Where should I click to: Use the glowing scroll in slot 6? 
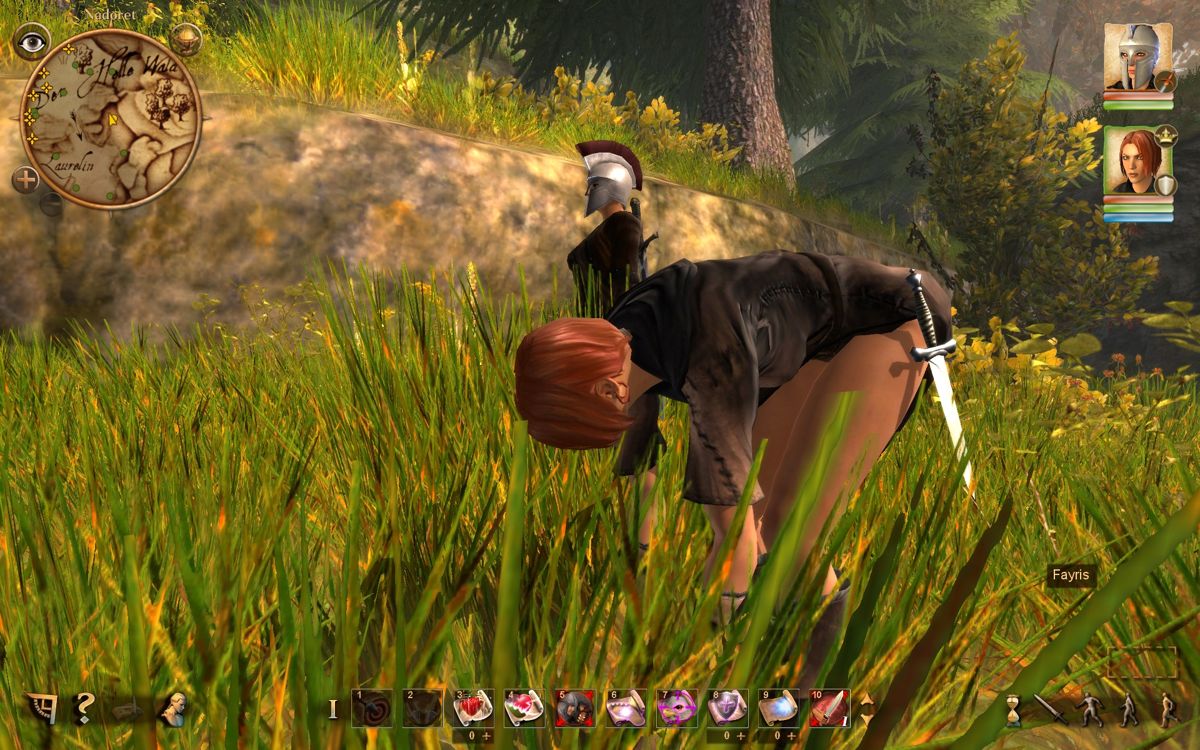[x=625, y=708]
